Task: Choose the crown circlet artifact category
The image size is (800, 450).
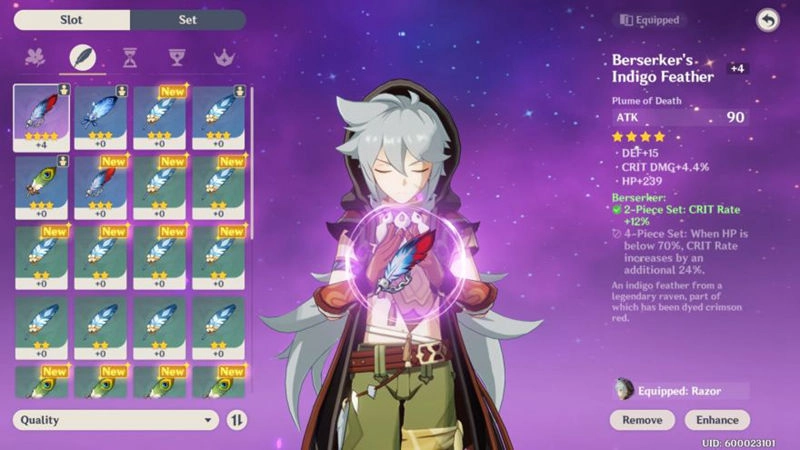Action: [x=222, y=58]
